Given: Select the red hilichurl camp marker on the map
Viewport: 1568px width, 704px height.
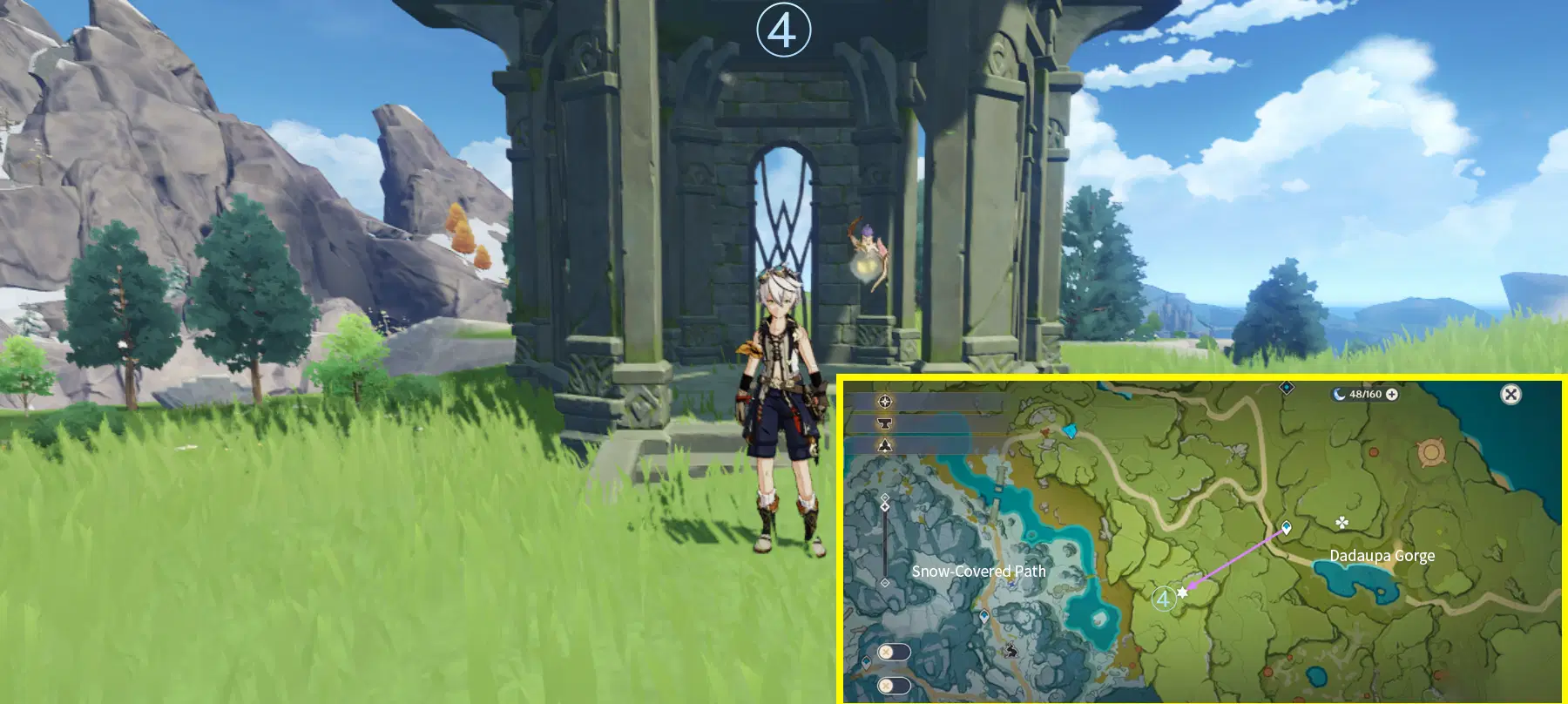Looking at the screenshot, I should point(1374,452).
